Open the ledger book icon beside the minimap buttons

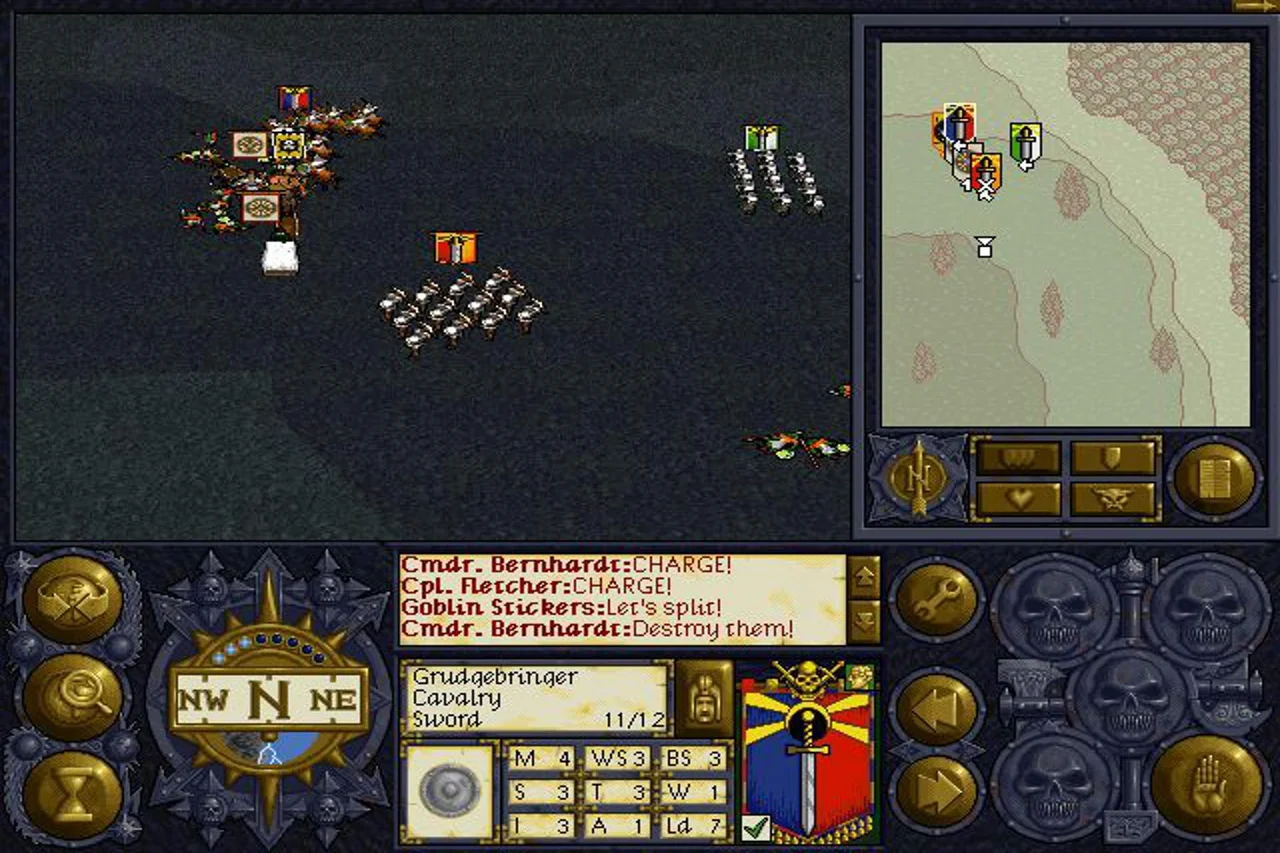(1216, 479)
